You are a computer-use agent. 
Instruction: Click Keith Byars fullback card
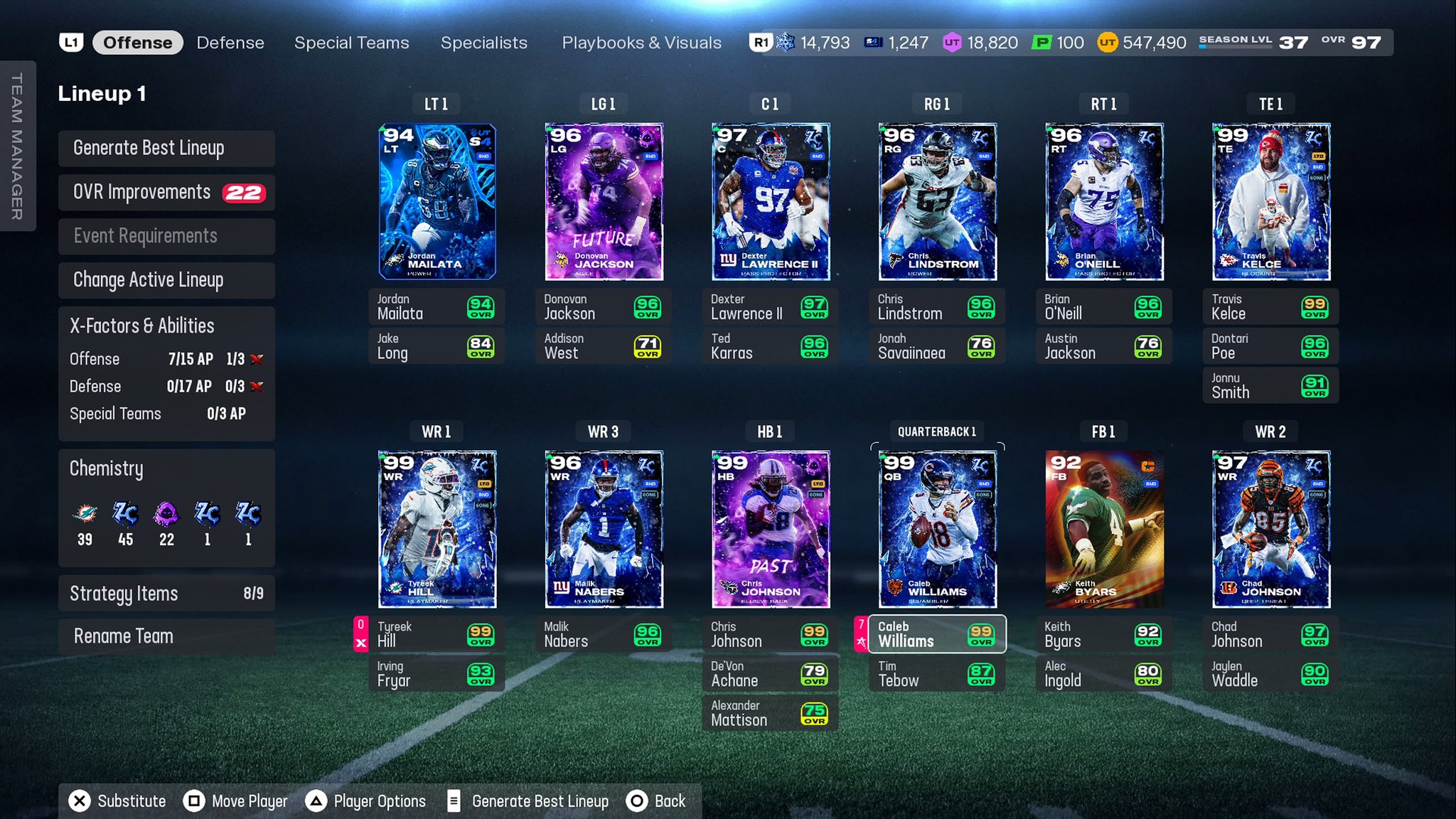click(1103, 529)
